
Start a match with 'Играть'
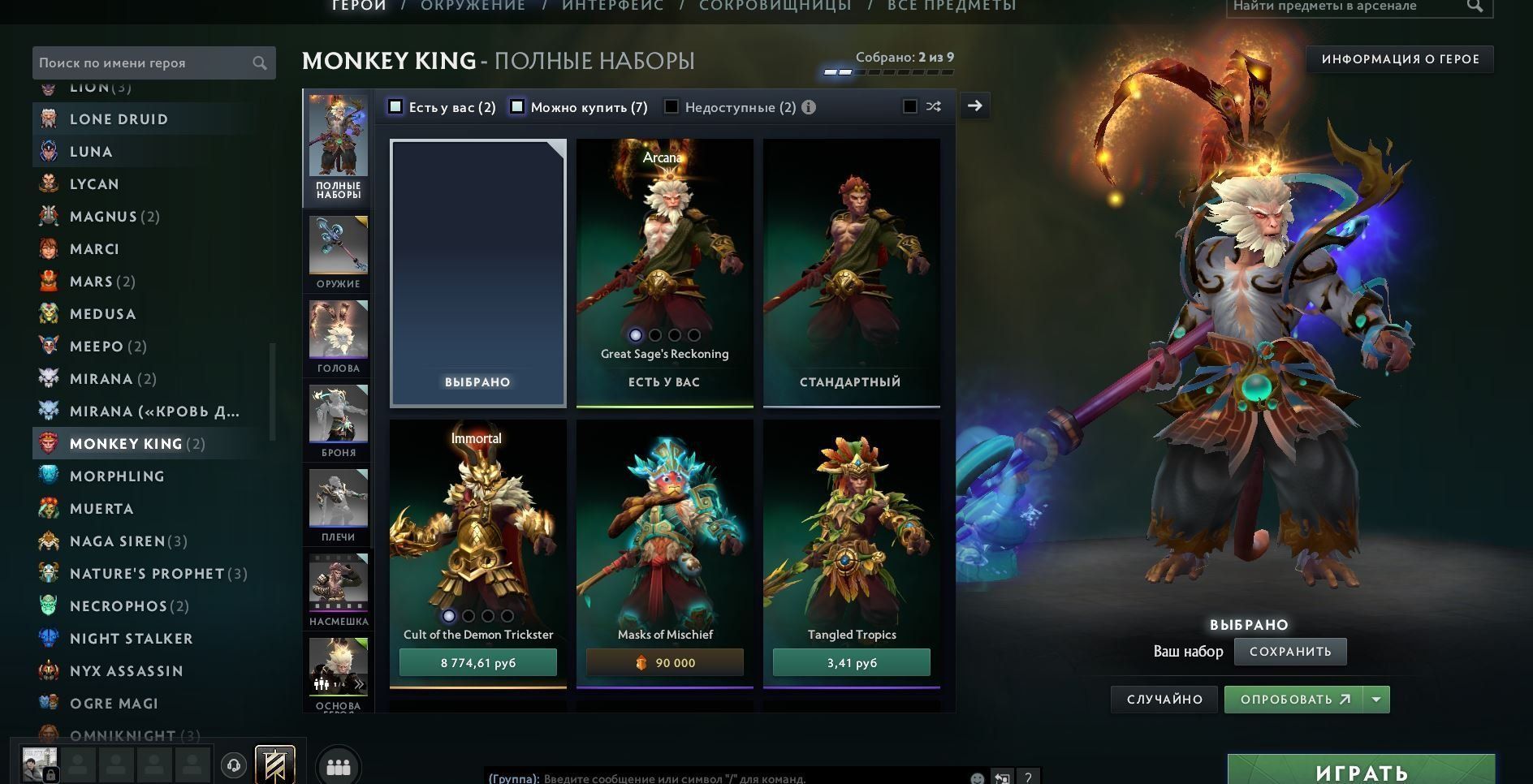tap(1361, 771)
